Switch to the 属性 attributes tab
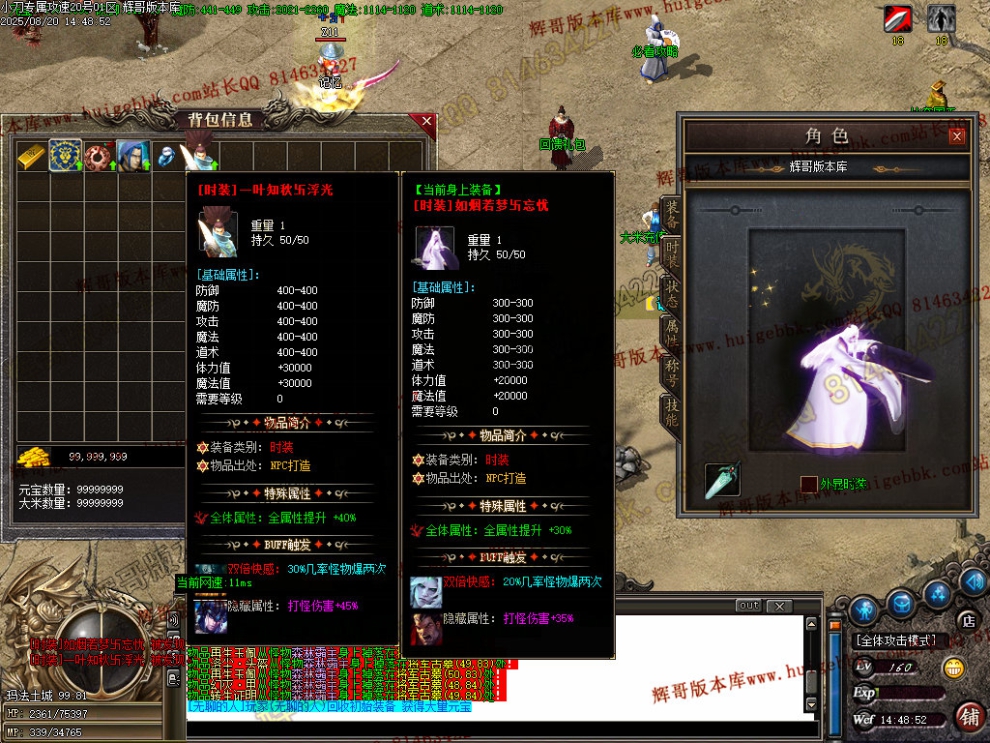 tap(671, 334)
